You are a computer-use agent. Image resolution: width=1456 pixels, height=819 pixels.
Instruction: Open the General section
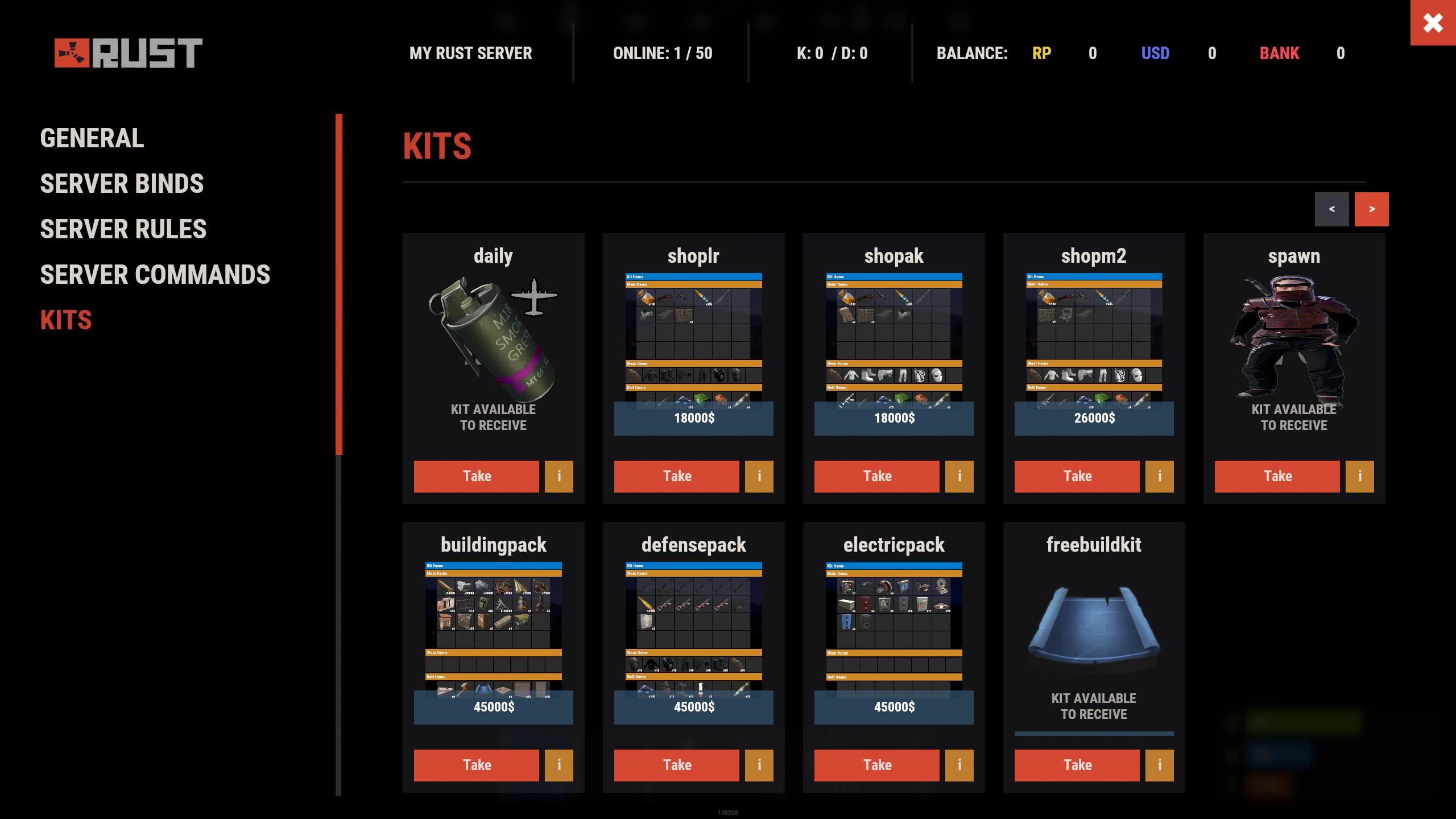click(x=92, y=138)
